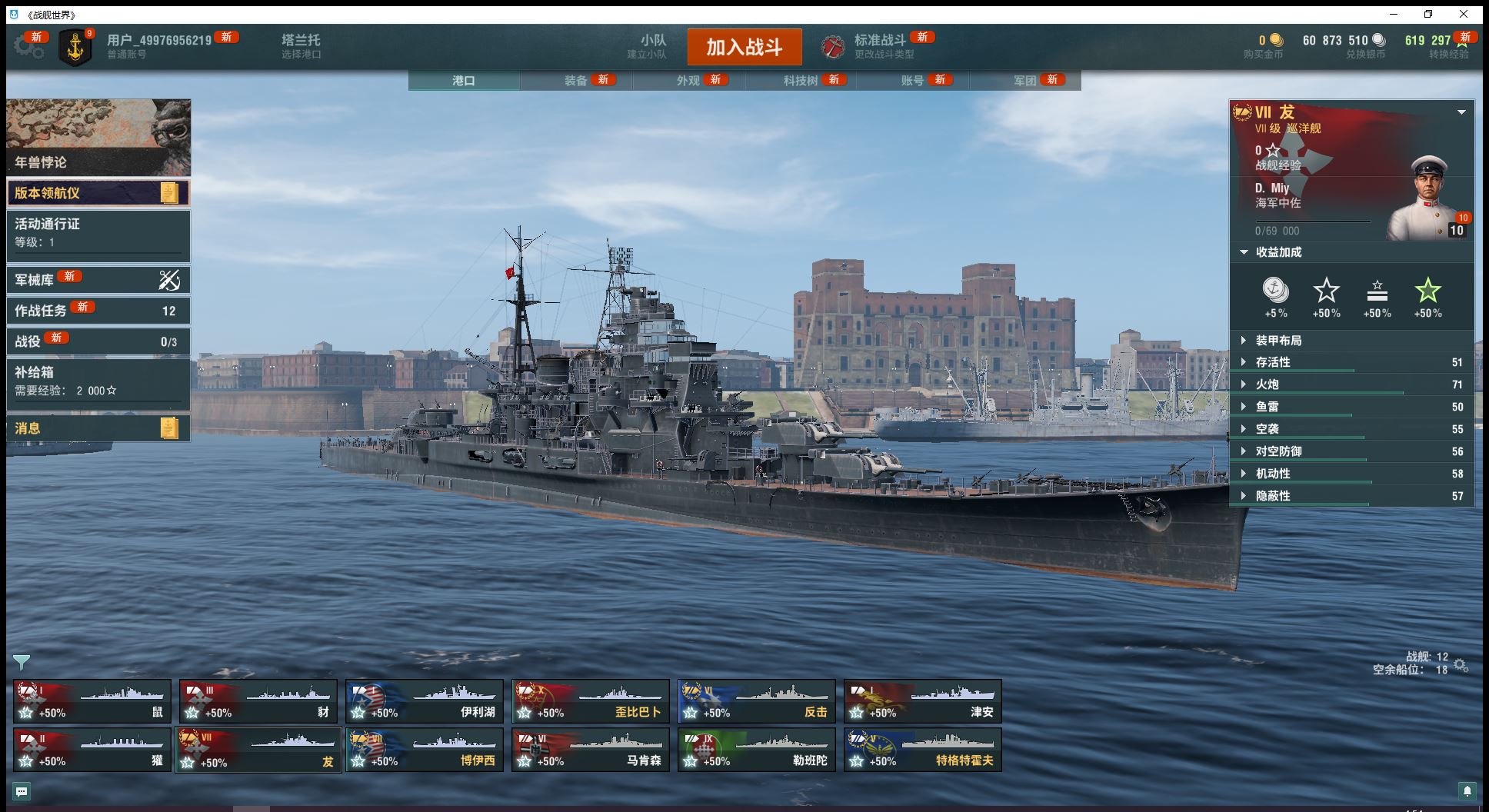Image resolution: width=1489 pixels, height=812 pixels.
Task: Open the 消息 news panel
Action: coord(98,428)
